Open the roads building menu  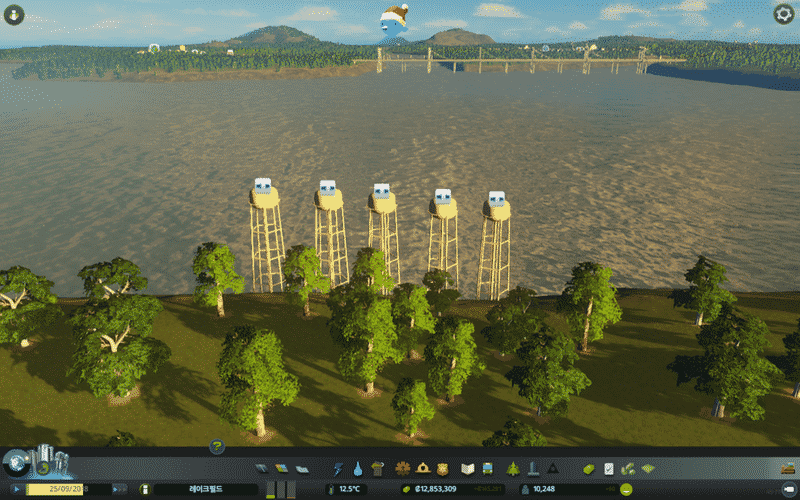[x=262, y=468]
